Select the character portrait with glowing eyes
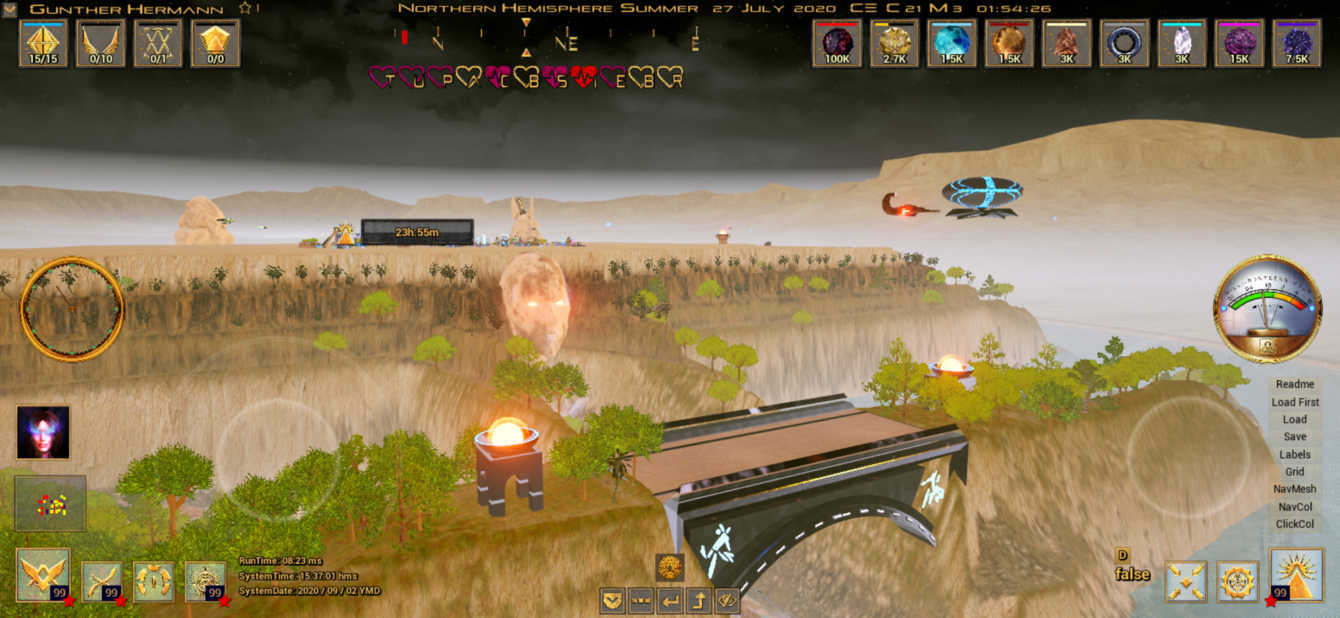Image resolution: width=1340 pixels, height=618 pixels. coord(43,432)
